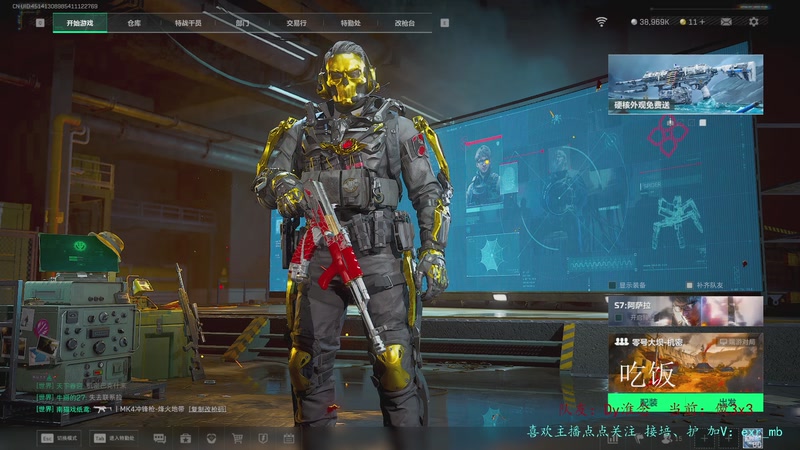Screen dimensions: 800x450
Task: Open the medical kit icon
Action: point(185,438)
